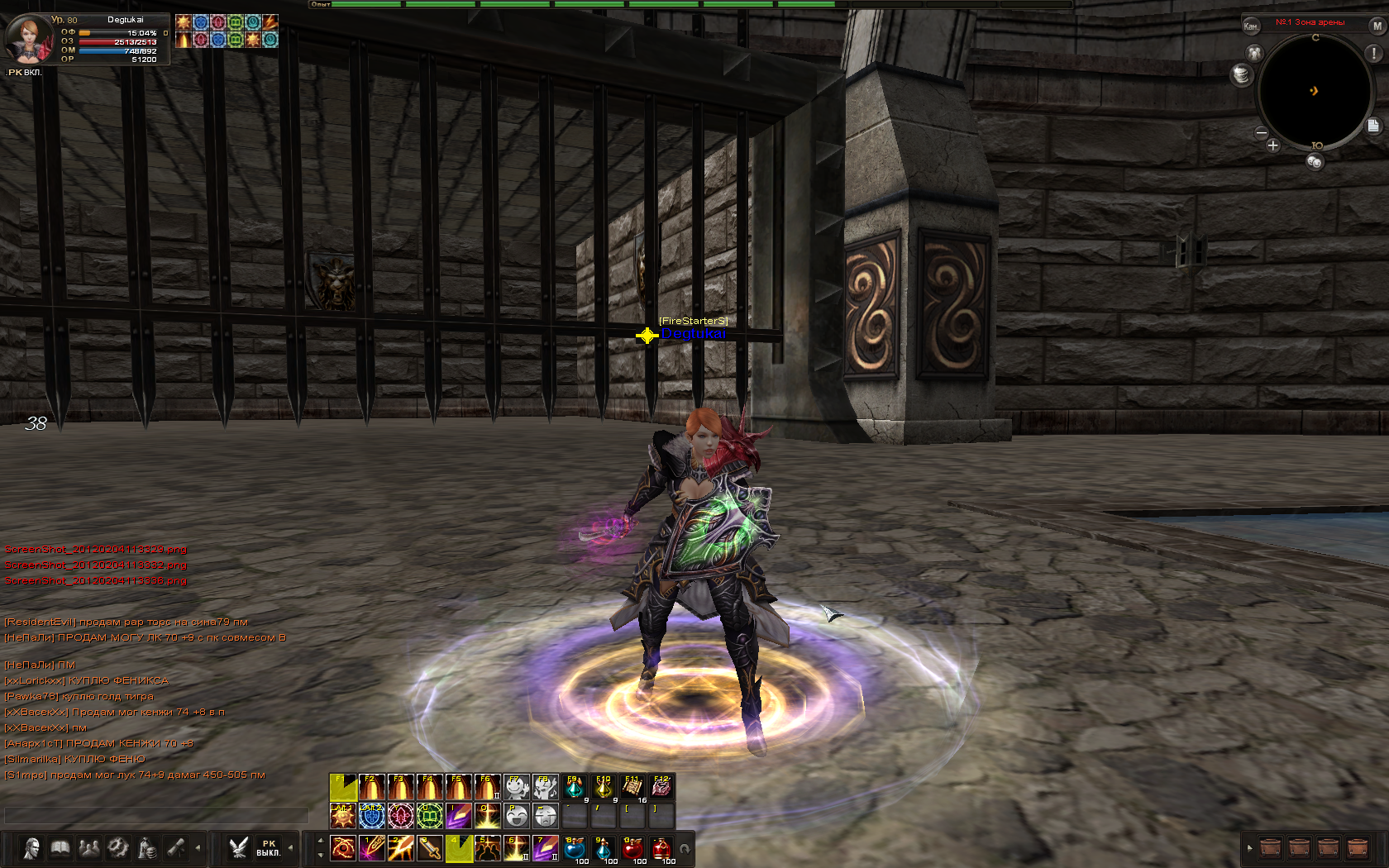Open the world map with M button
1389x868 pixels.
coord(1377,26)
